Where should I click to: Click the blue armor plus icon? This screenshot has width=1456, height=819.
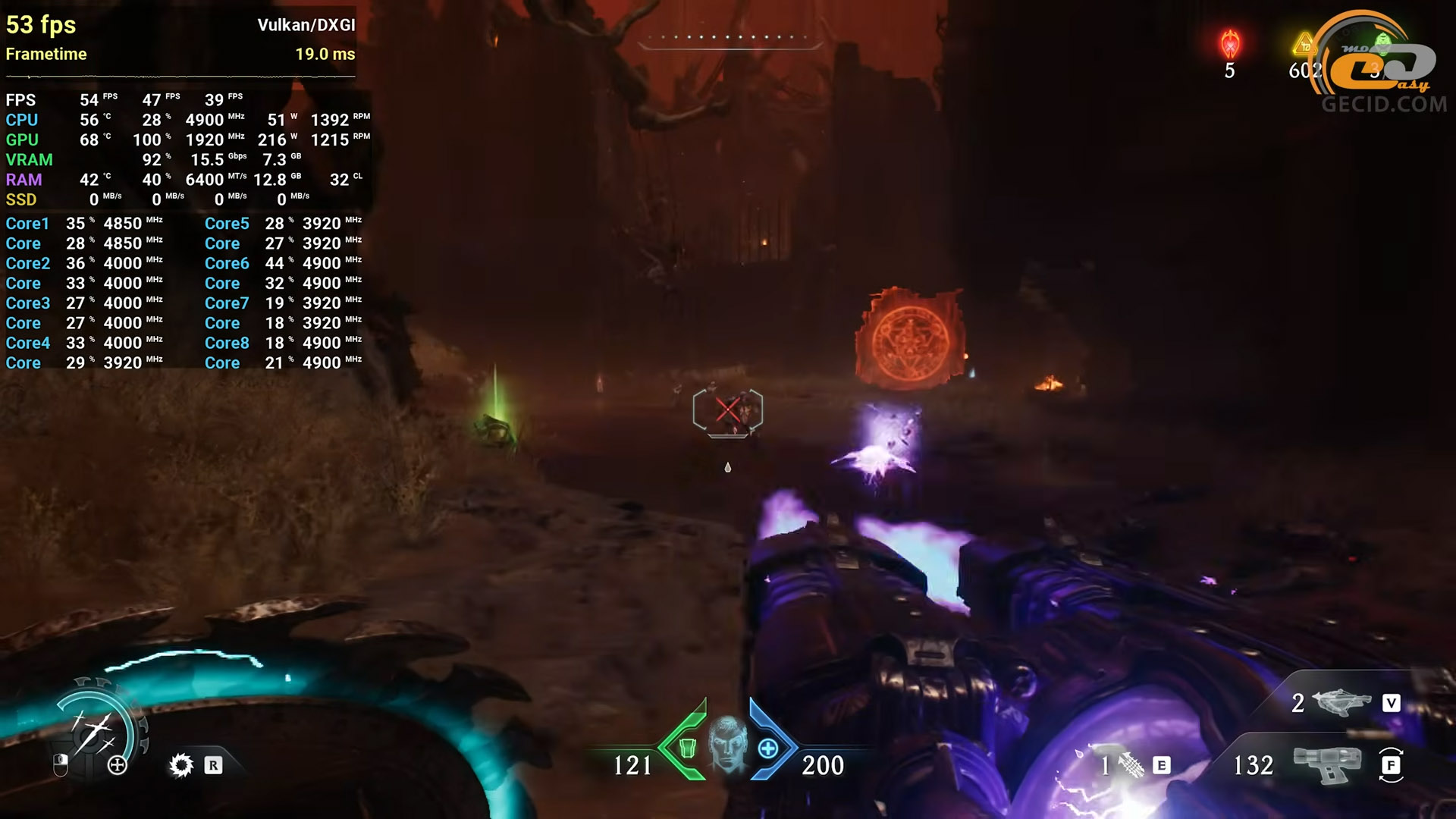click(x=767, y=748)
